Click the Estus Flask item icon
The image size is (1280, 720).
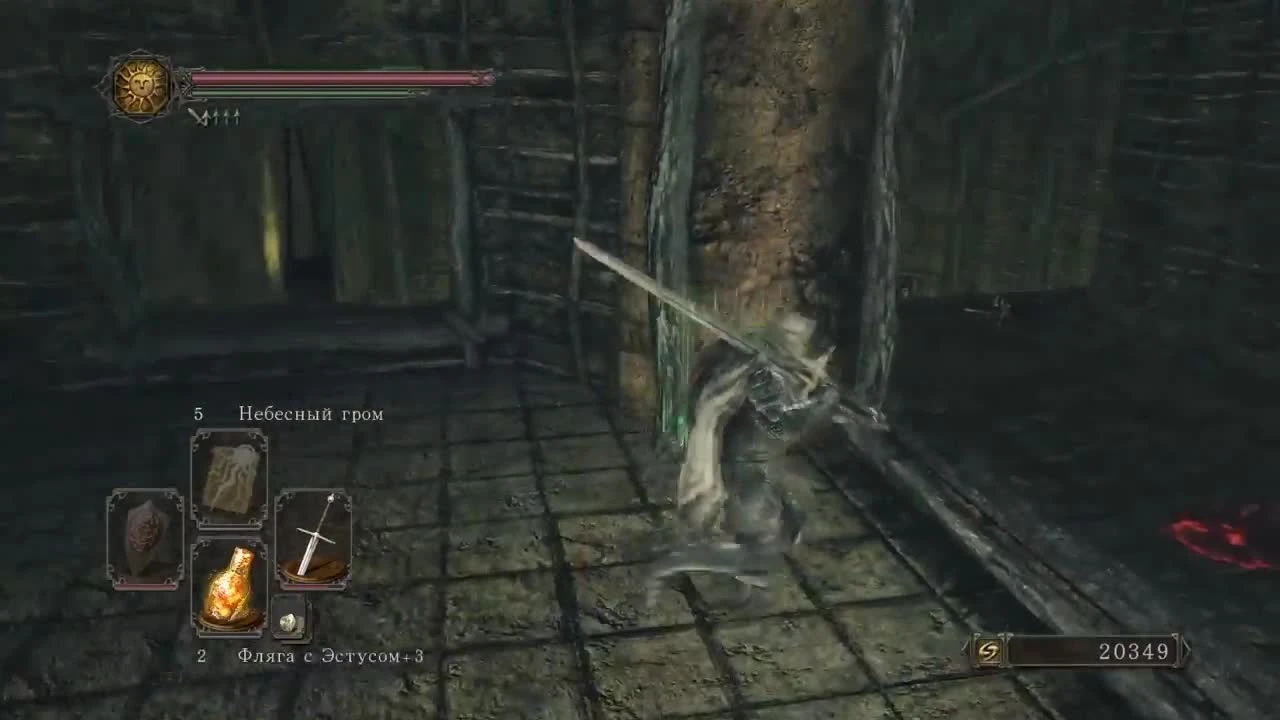(x=232, y=584)
